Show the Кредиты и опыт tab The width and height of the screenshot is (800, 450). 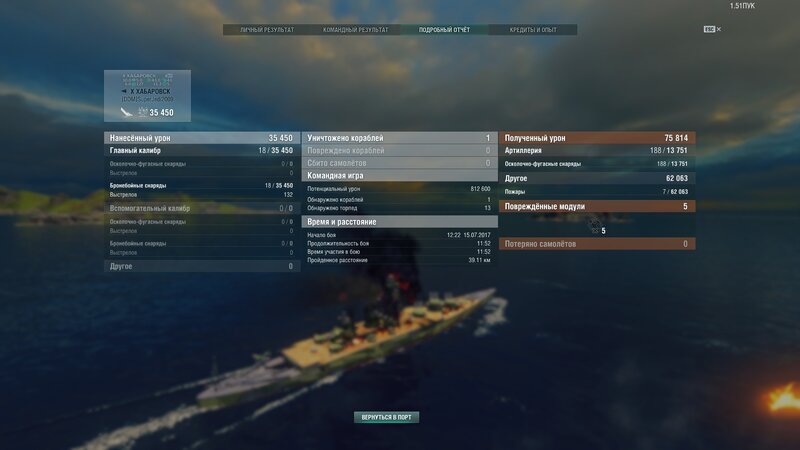[x=532, y=30]
